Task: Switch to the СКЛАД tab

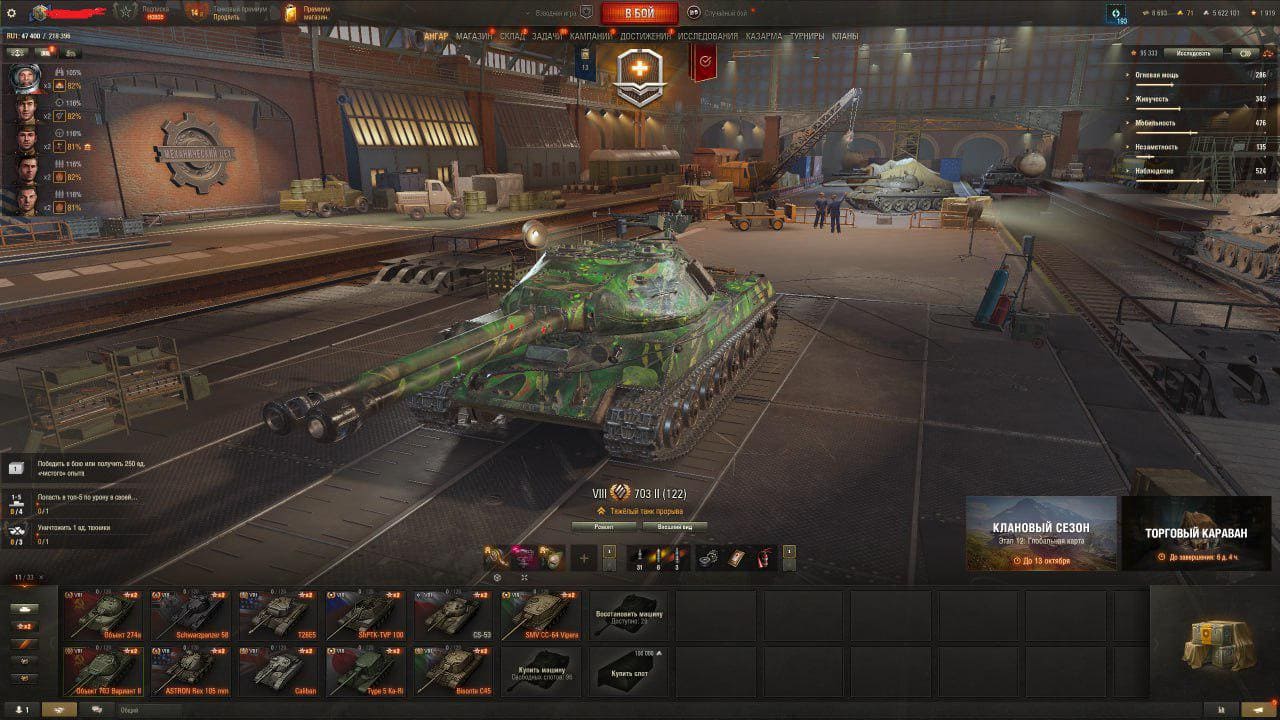Action: (512, 36)
